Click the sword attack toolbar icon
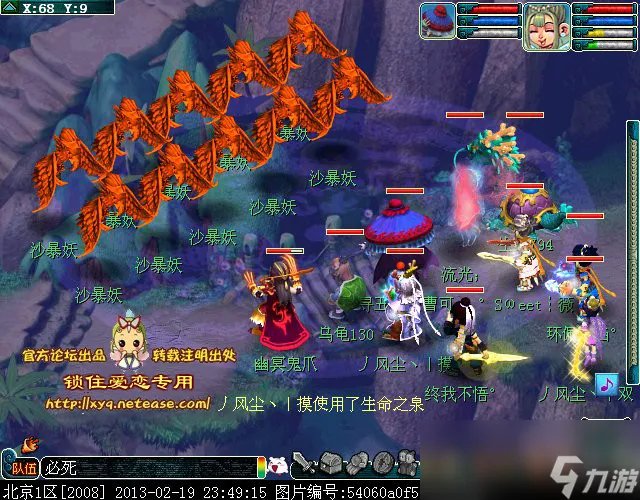 point(308,464)
